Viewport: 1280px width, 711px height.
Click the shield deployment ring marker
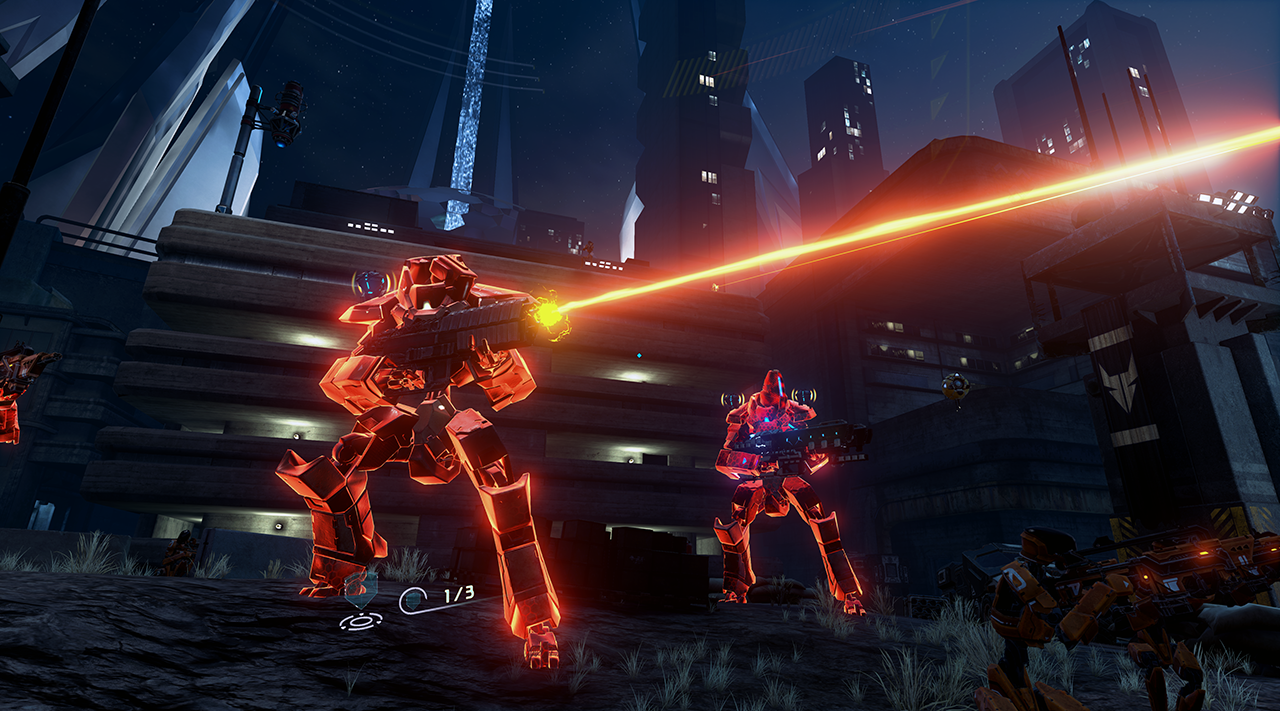click(359, 620)
